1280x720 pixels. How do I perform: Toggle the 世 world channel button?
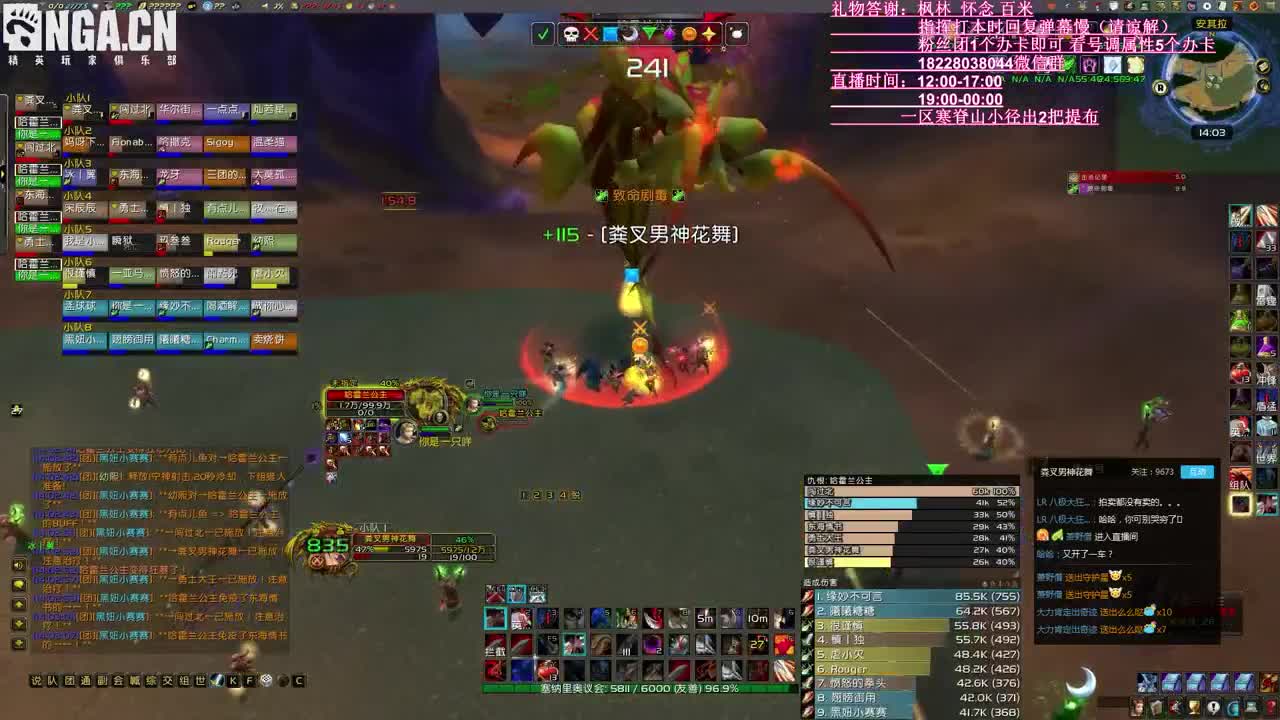[200, 680]
